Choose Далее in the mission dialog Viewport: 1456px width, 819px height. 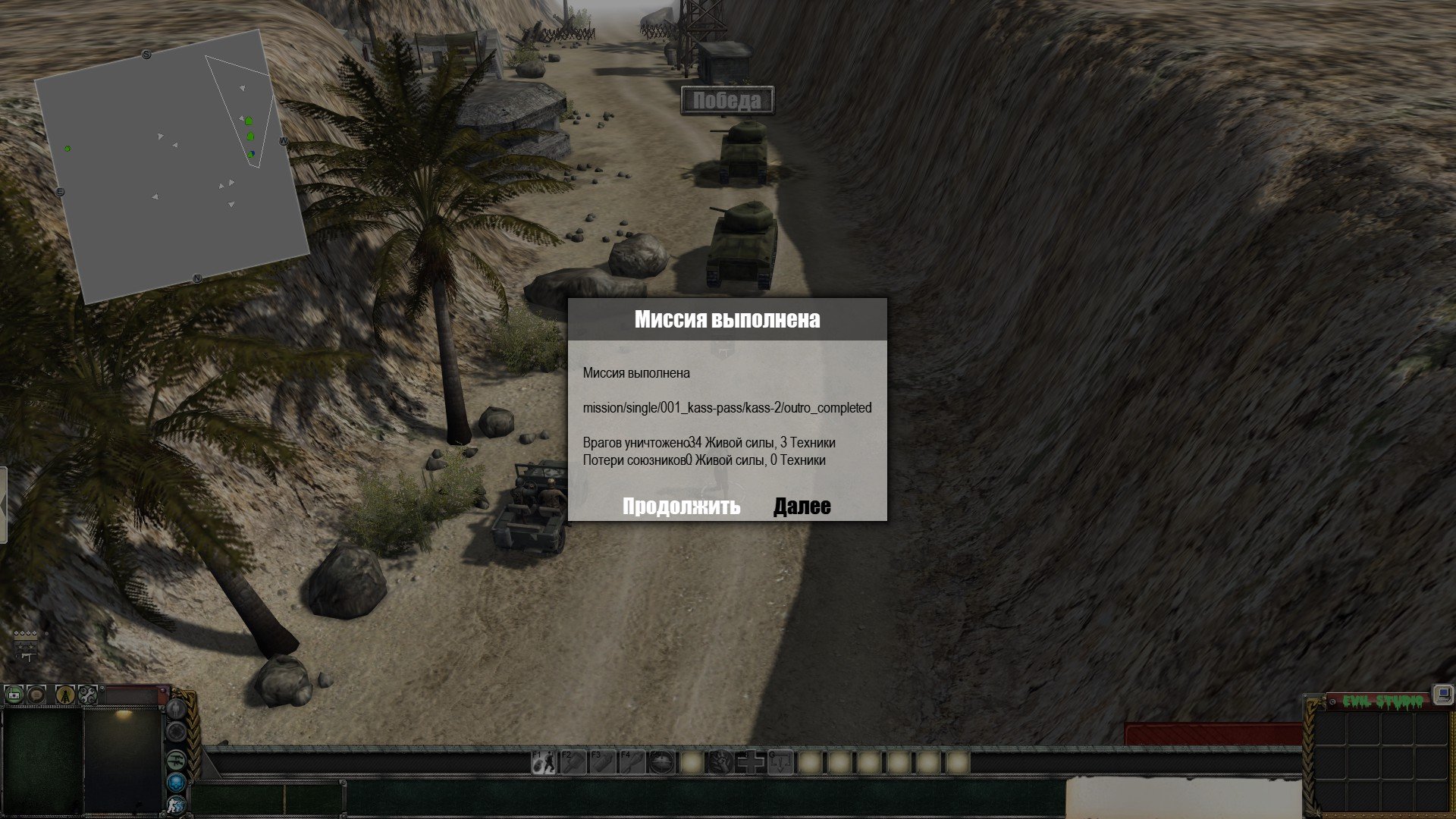[x=802, y=506]
